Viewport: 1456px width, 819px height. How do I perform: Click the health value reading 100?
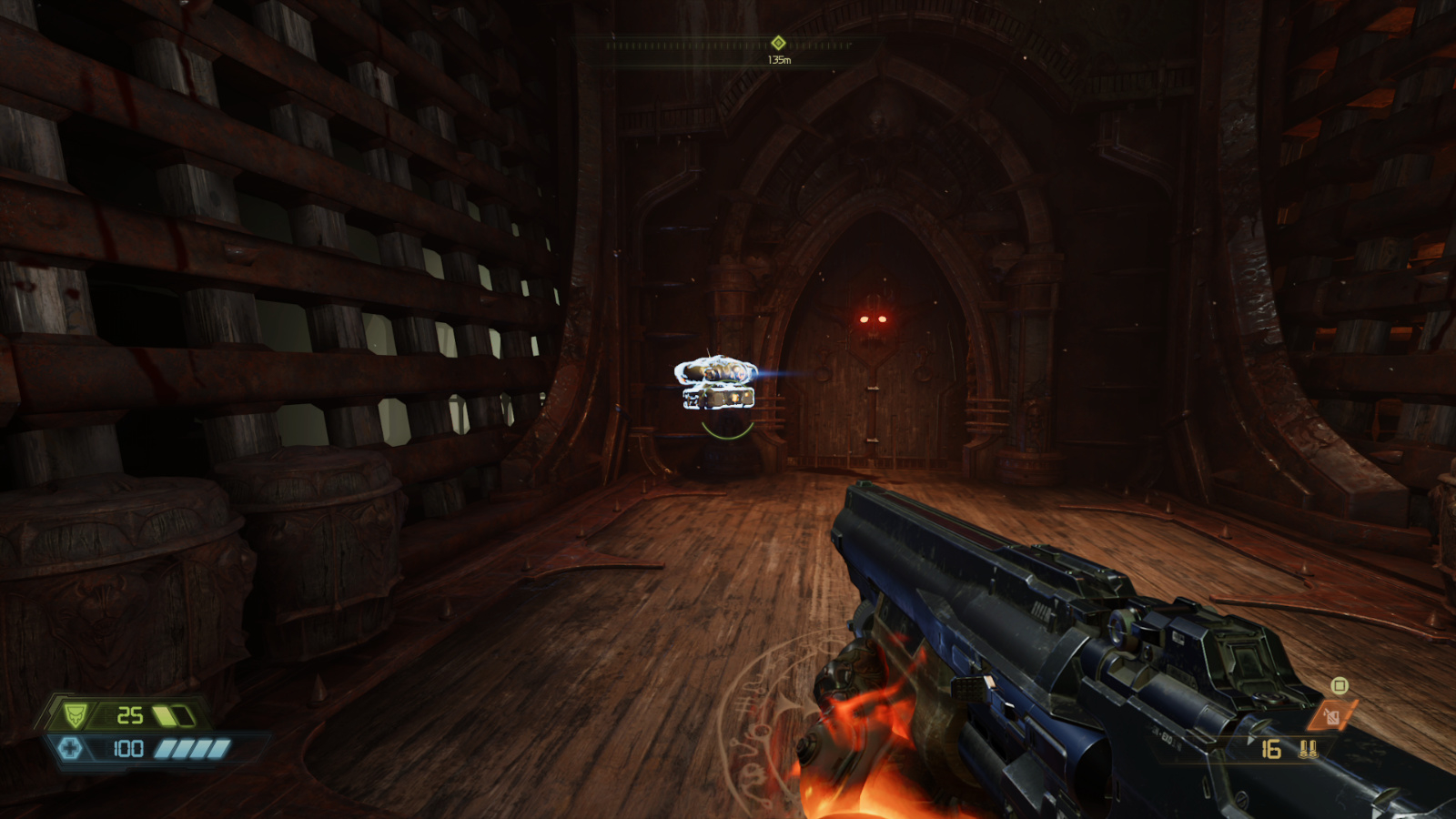[128, 748]
